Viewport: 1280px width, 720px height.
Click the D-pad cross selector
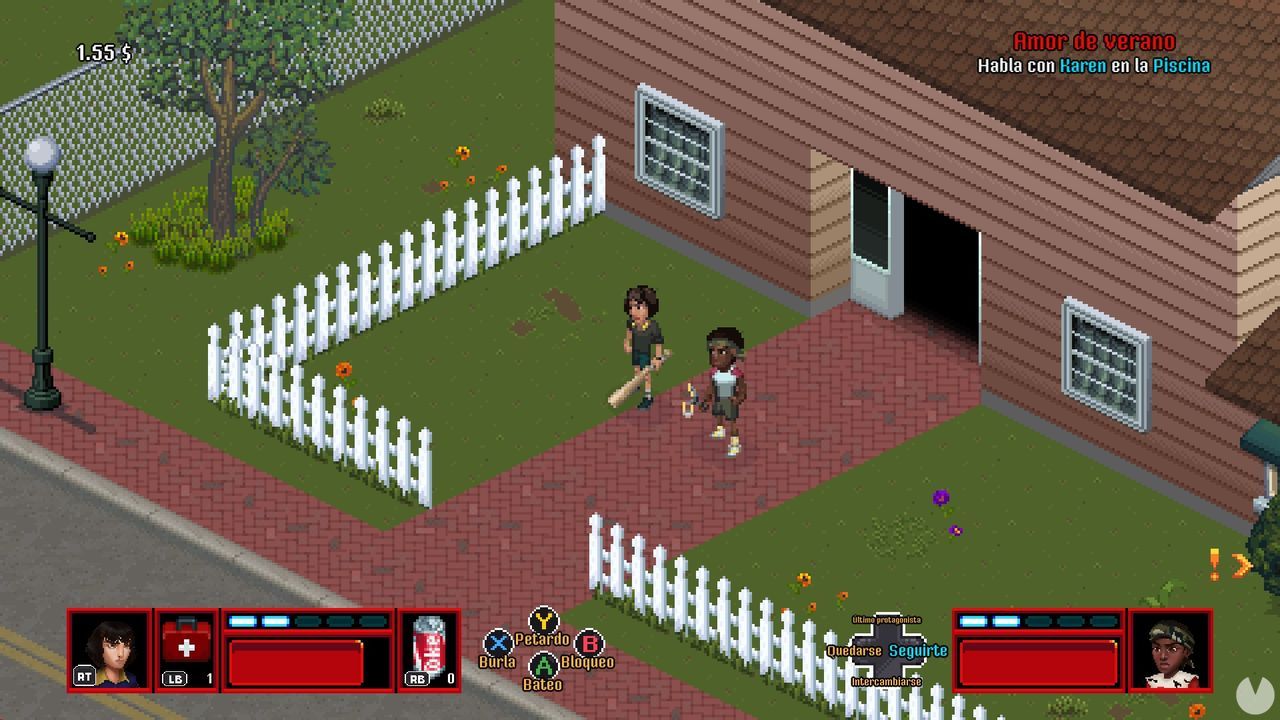[886, 650]
